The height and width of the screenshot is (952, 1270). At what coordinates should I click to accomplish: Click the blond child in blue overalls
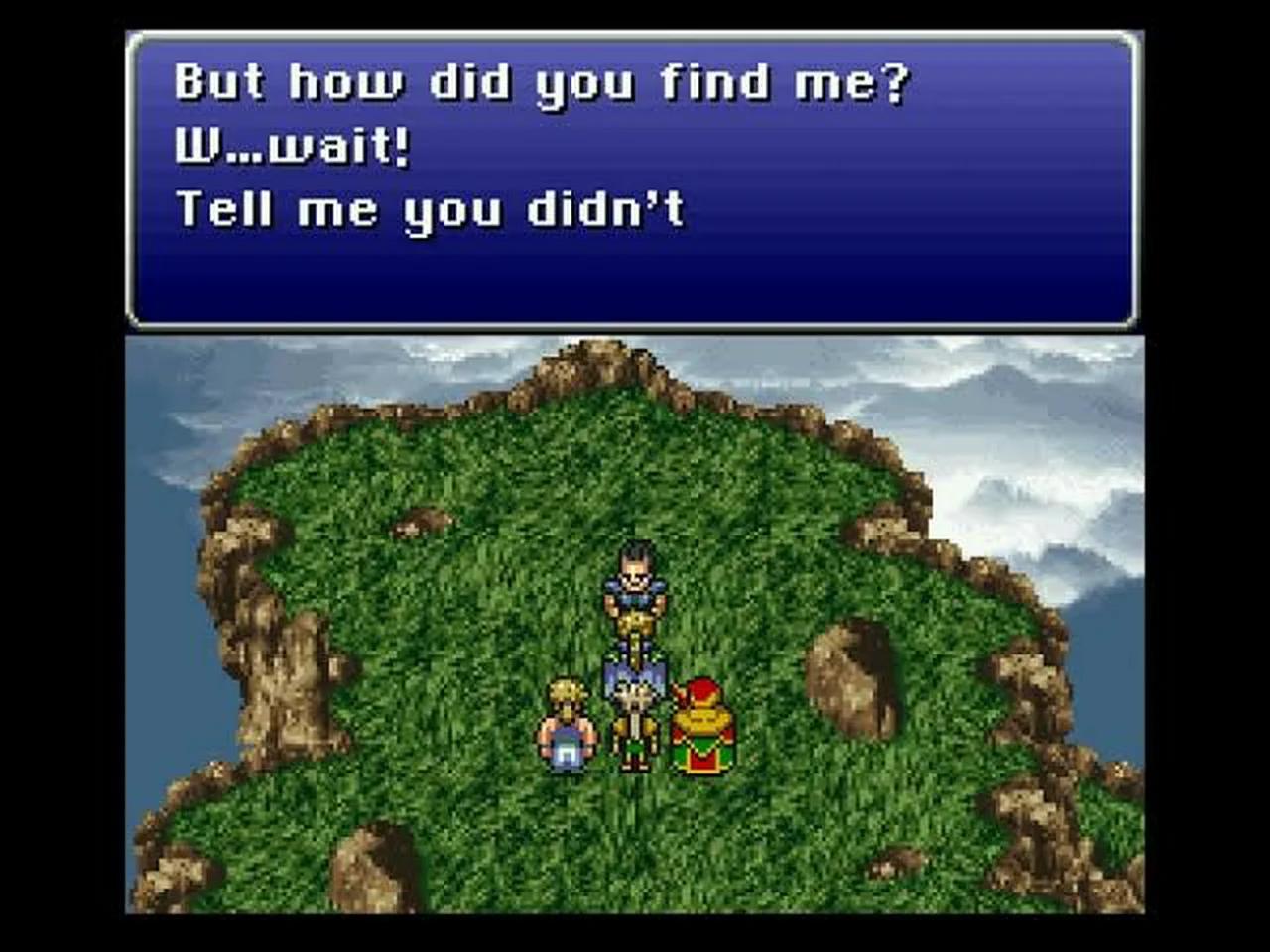coord(566,729)
